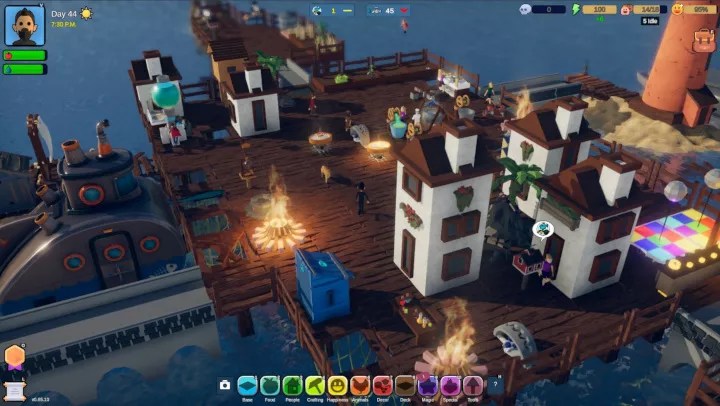Click the question mark help button
This screenshot has height=406, width=720.
495,385
